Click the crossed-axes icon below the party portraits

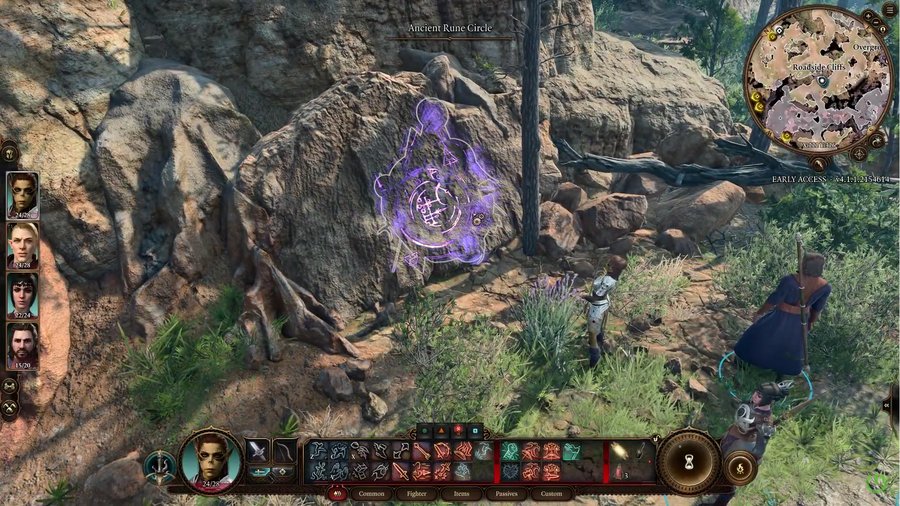click(9, 407)
